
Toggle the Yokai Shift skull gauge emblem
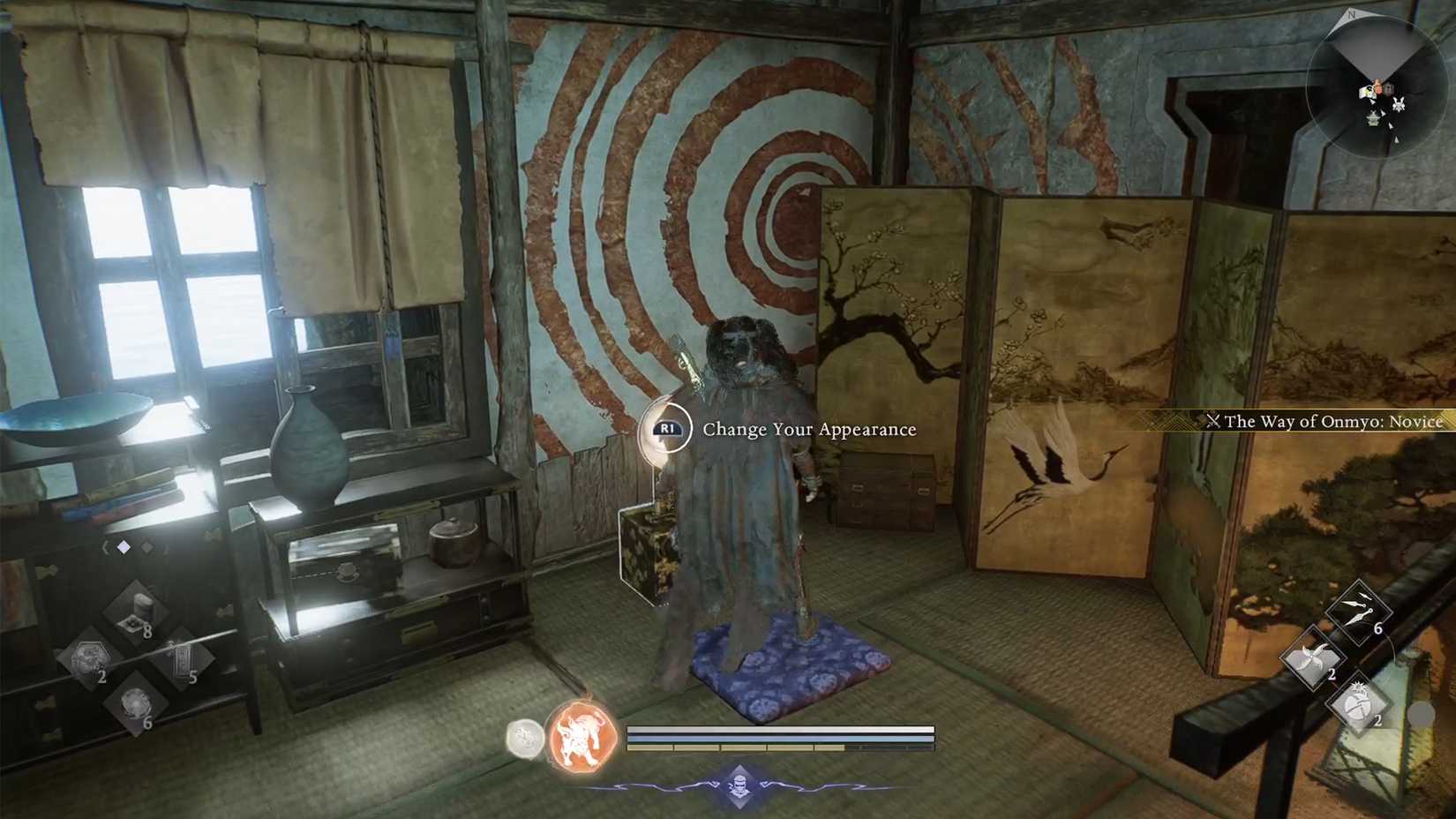739,785
